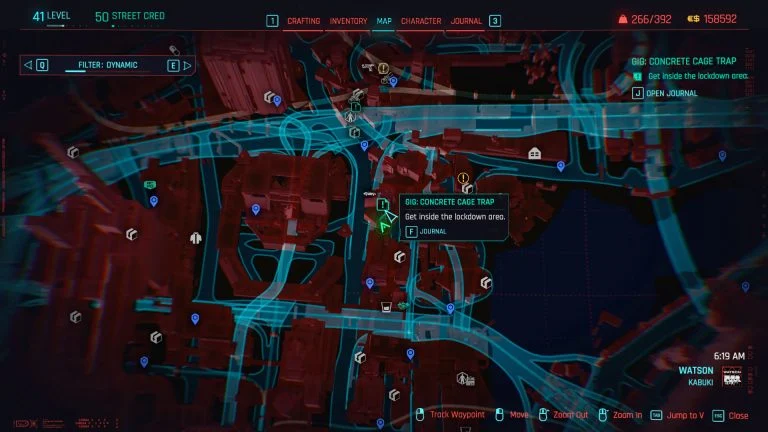Choose the bar drink marker on the map
This screenshot has height=432, width=768.
click(x=384, y=307)
